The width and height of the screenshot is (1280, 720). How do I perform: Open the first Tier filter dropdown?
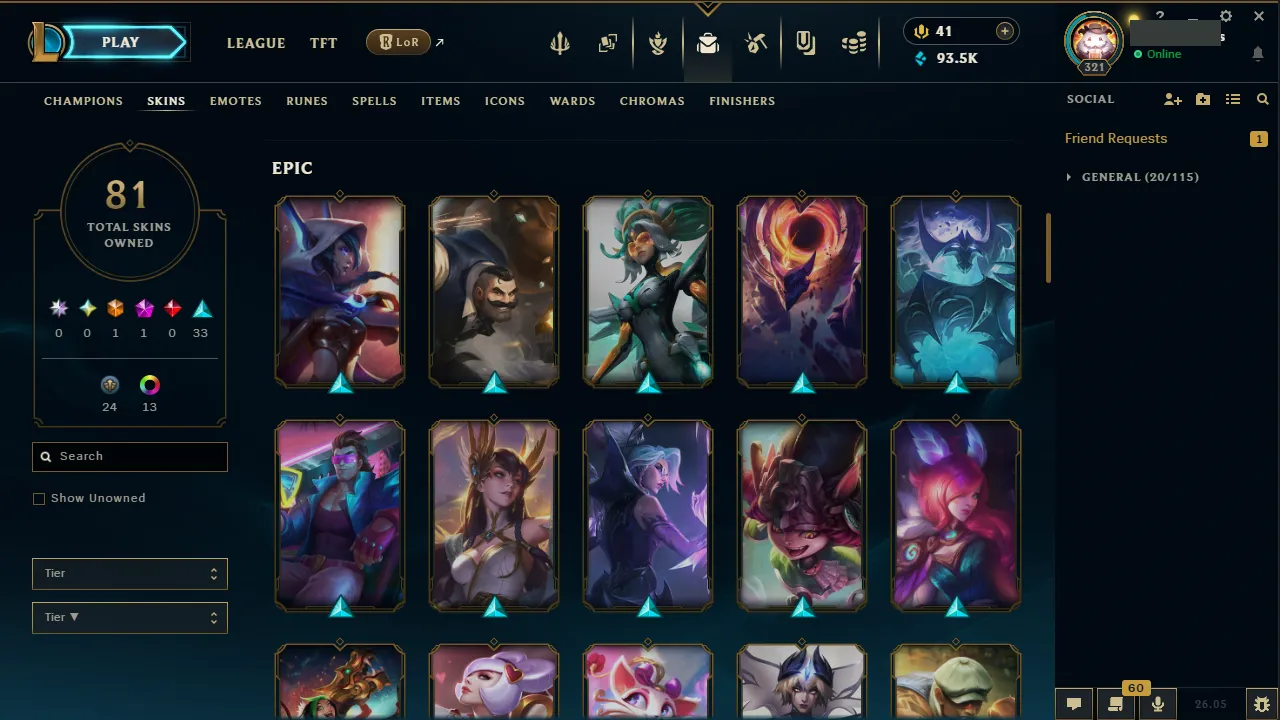[129, 574]
